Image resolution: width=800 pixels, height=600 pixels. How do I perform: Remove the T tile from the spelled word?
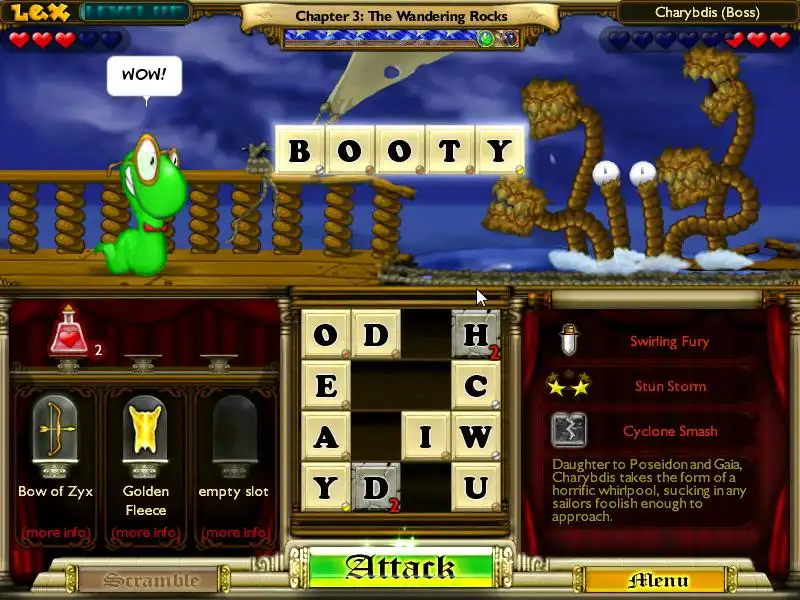(x=450, y=151)
